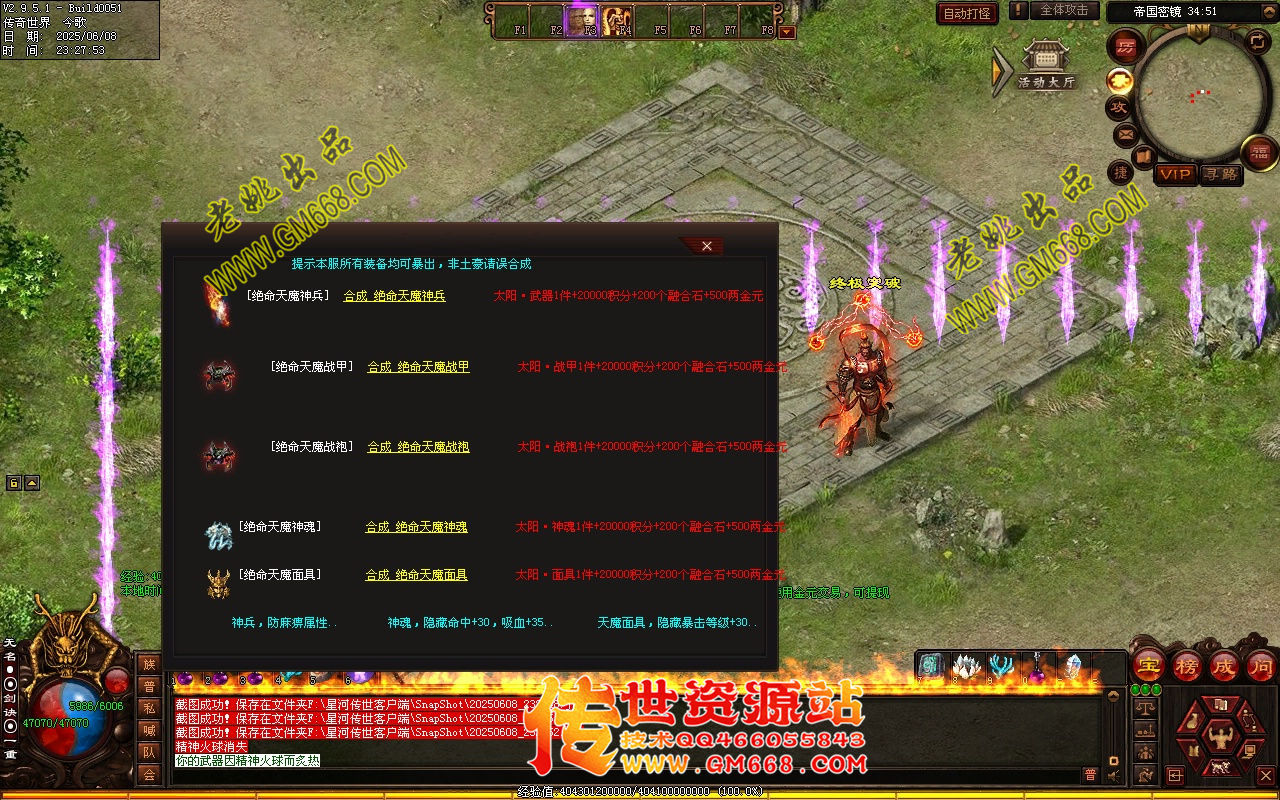Select 合成 绝命天魔战袍 synthesis link
Image resolution: width=1280 pixels, height=800 pixels.
(418, 447)
